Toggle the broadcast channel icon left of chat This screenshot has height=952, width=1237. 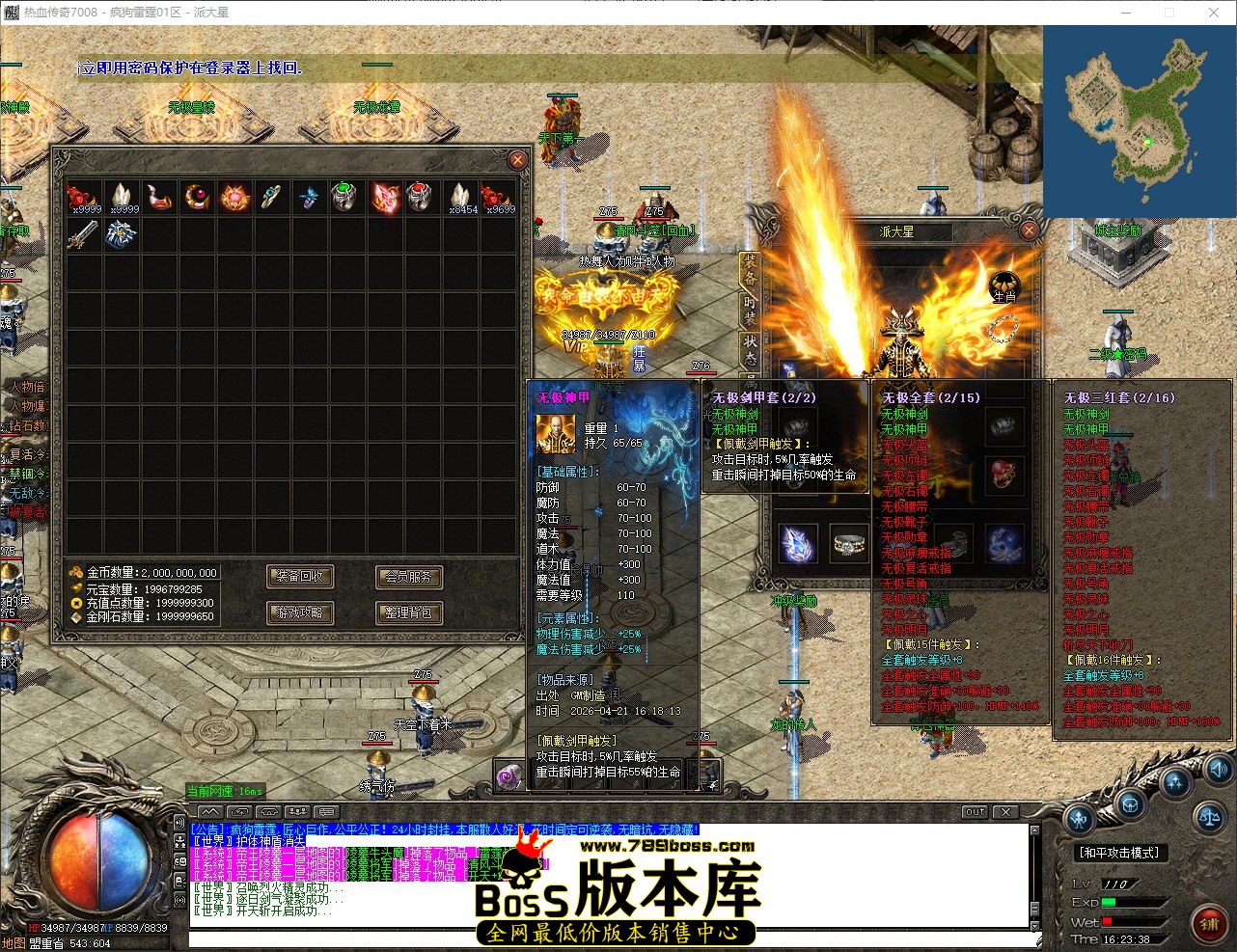pos(179,823)
